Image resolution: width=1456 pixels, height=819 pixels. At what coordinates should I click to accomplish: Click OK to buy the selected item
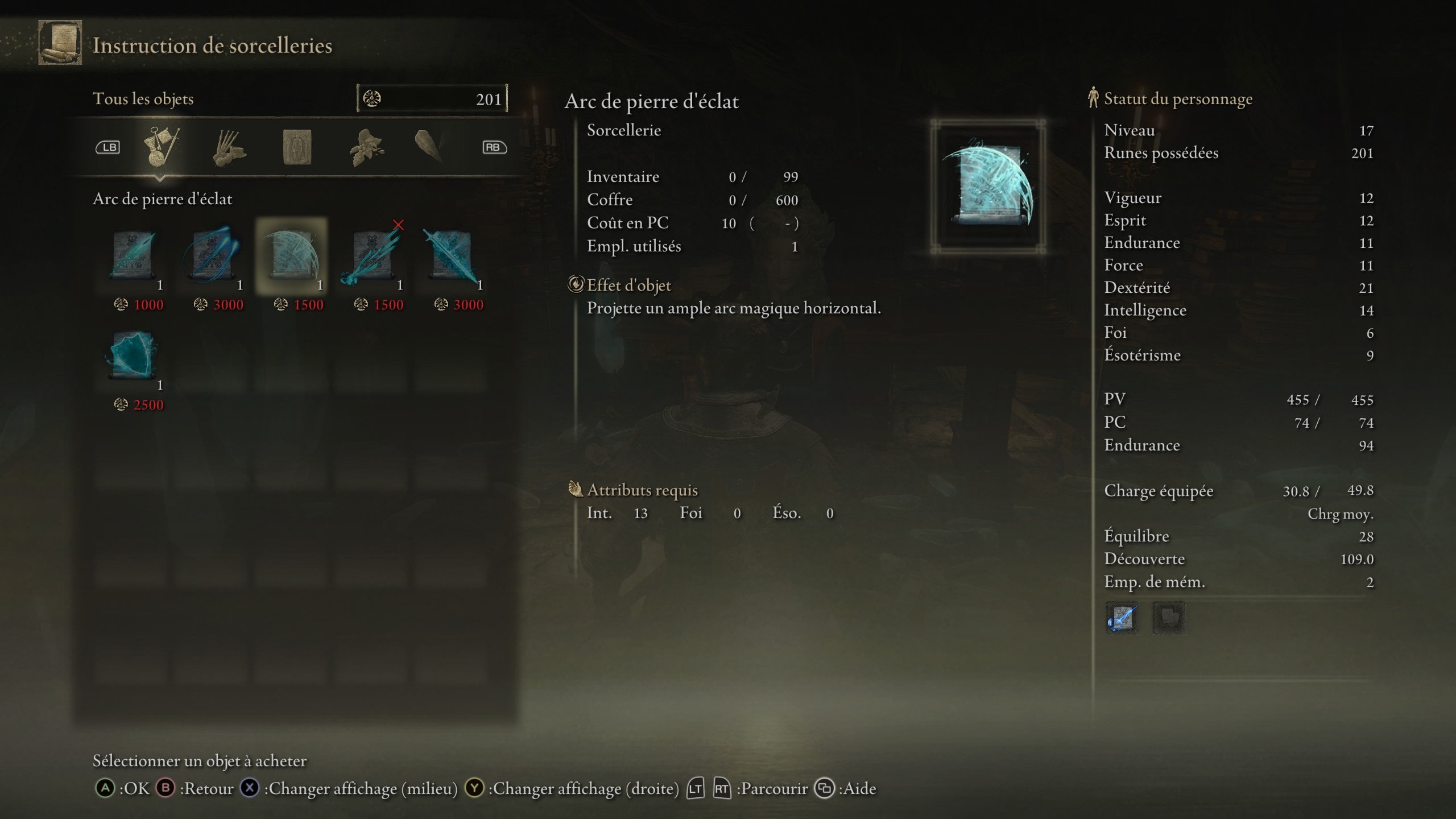[x=122, y=789]
